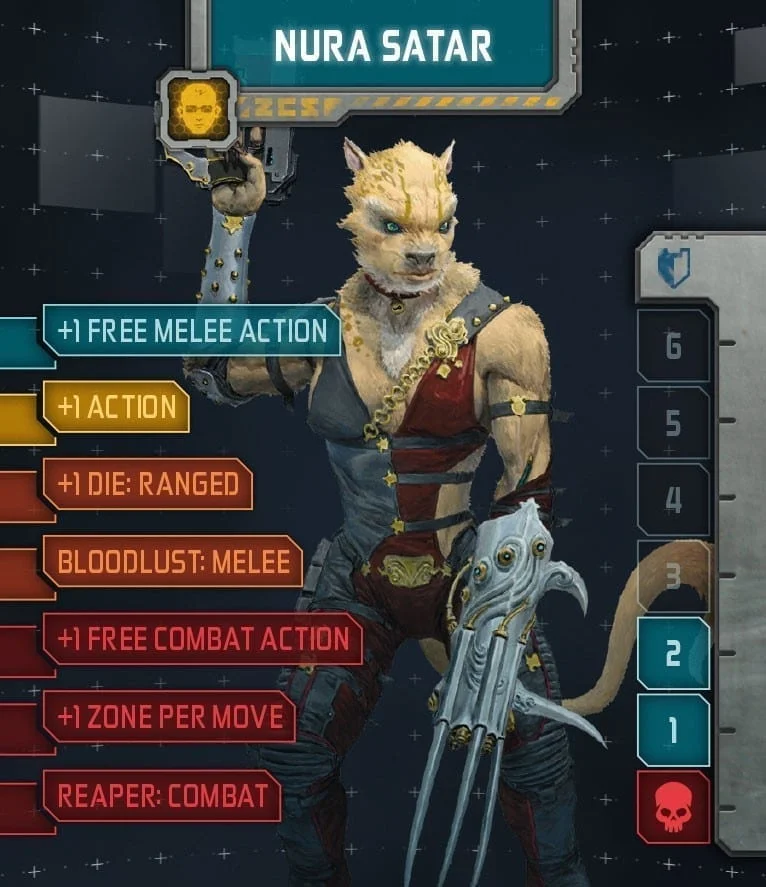
Task: Set the health track to 4
Action: click(673, 499)
